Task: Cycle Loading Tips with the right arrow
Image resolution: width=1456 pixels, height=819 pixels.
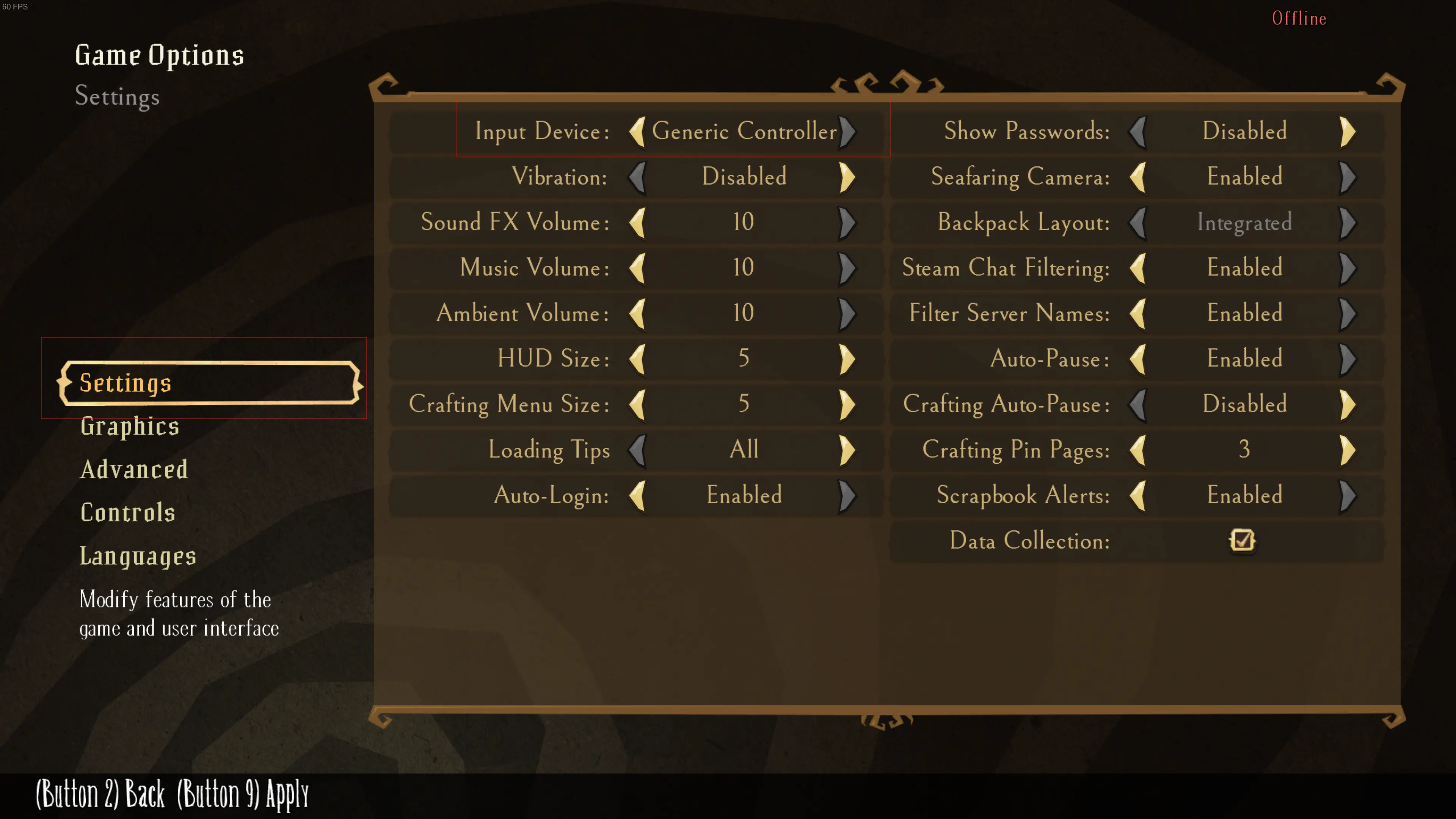Action: click(847, 450)
